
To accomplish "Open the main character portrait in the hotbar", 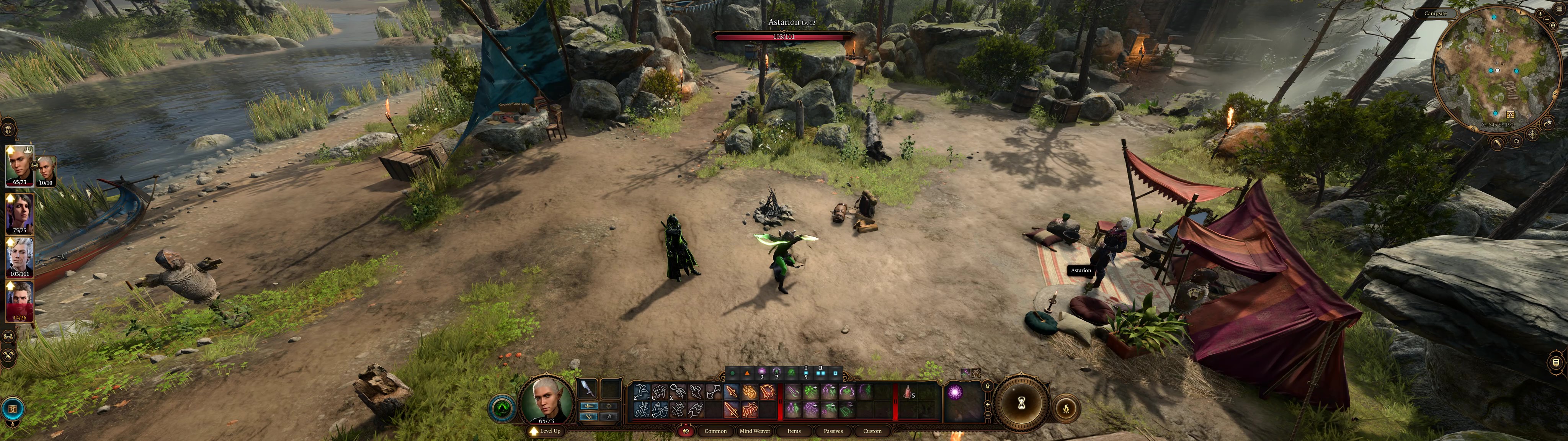I will [x=546, y=400].
